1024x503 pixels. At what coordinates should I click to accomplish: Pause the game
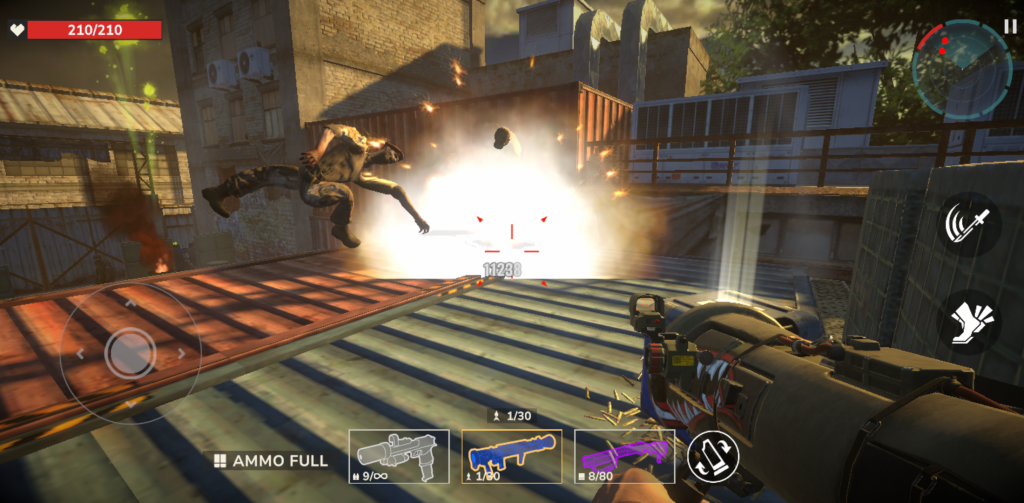(x=1009, y=25)
